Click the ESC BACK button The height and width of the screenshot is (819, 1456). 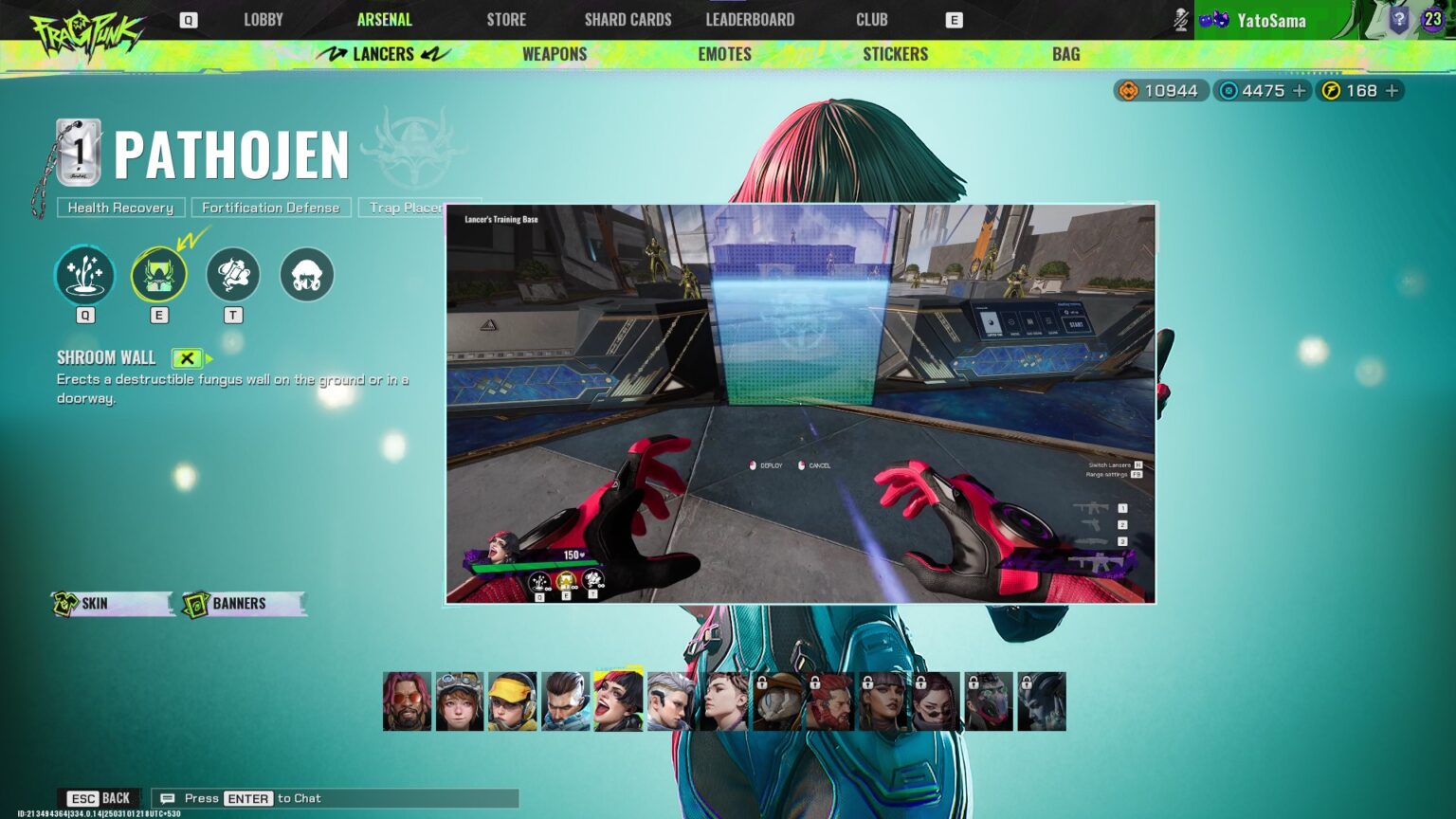(x=98, y=798)
